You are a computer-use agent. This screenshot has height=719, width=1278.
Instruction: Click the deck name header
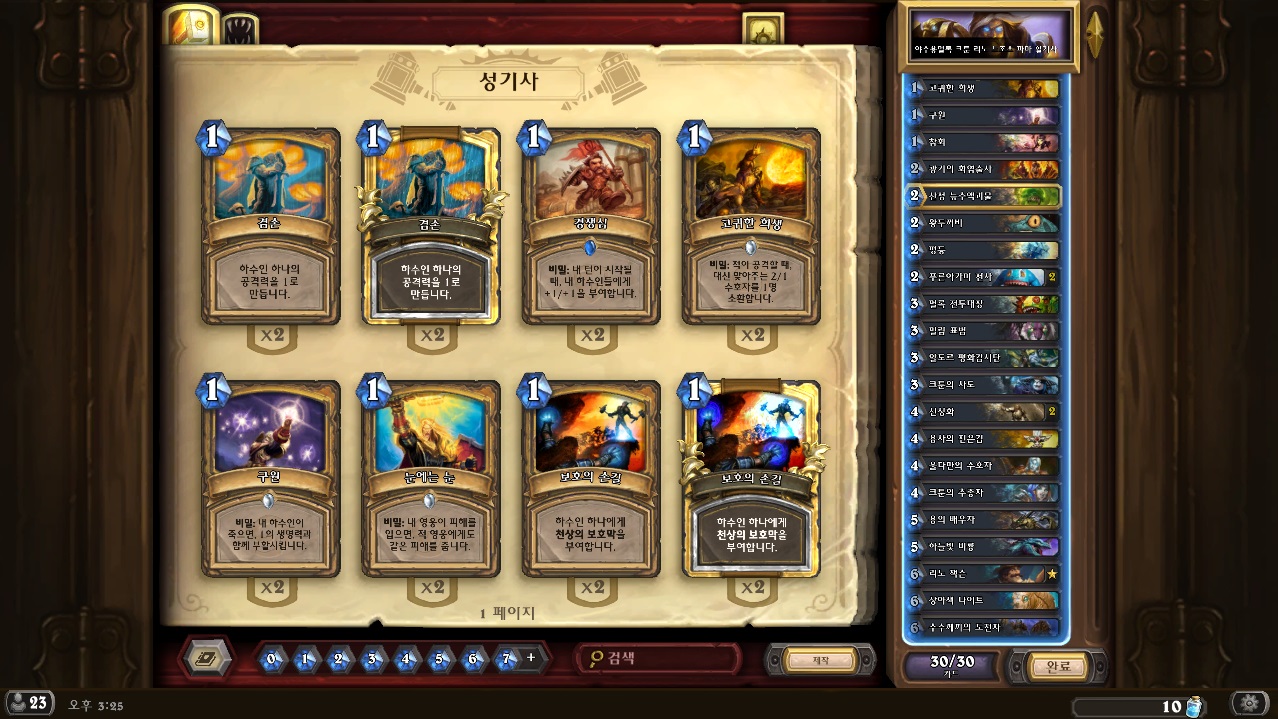[x=987, y=37]
